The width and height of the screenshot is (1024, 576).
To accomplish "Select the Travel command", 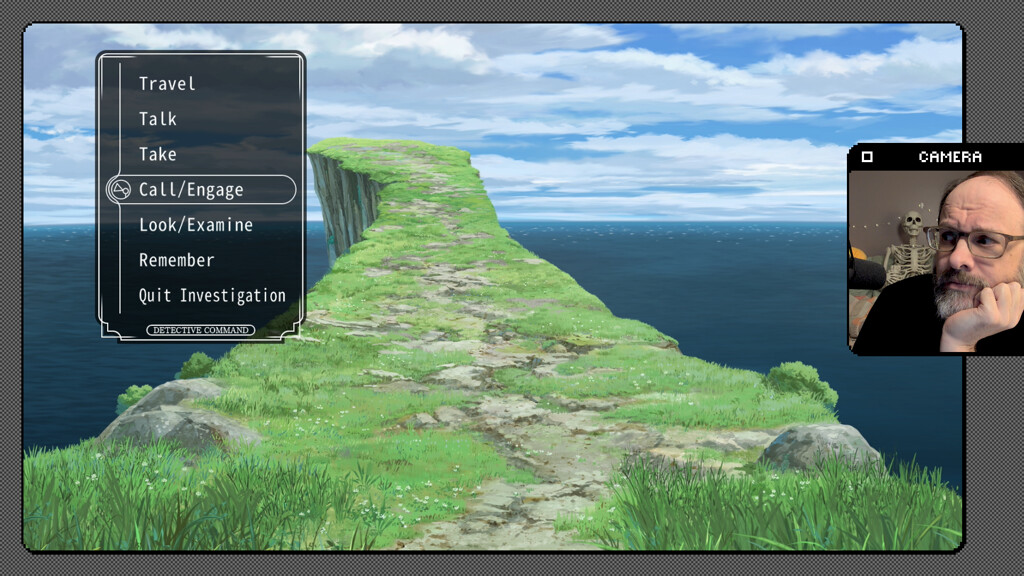I will tap(167, 84).
